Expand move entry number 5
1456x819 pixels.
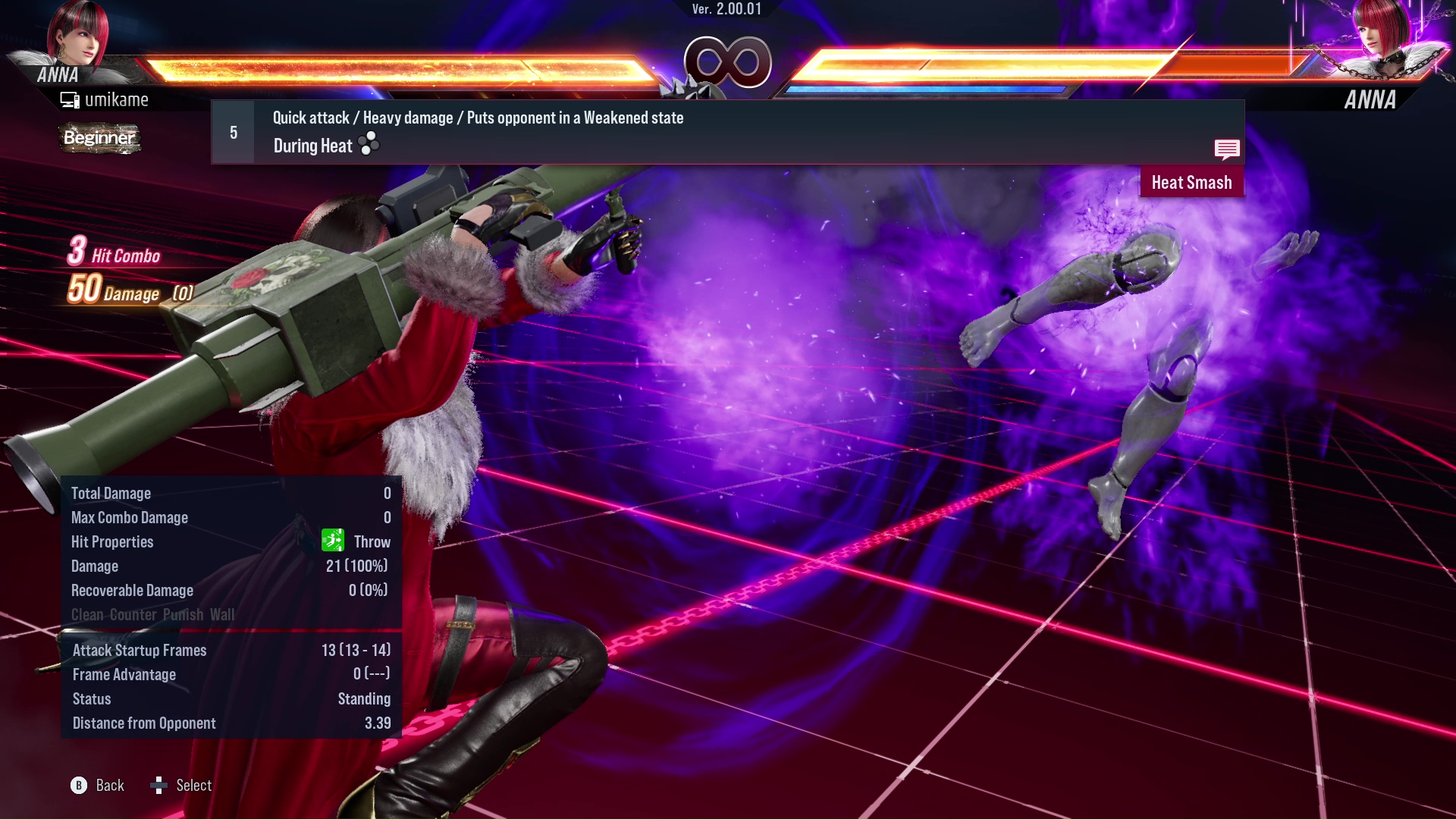click(232, 131)
